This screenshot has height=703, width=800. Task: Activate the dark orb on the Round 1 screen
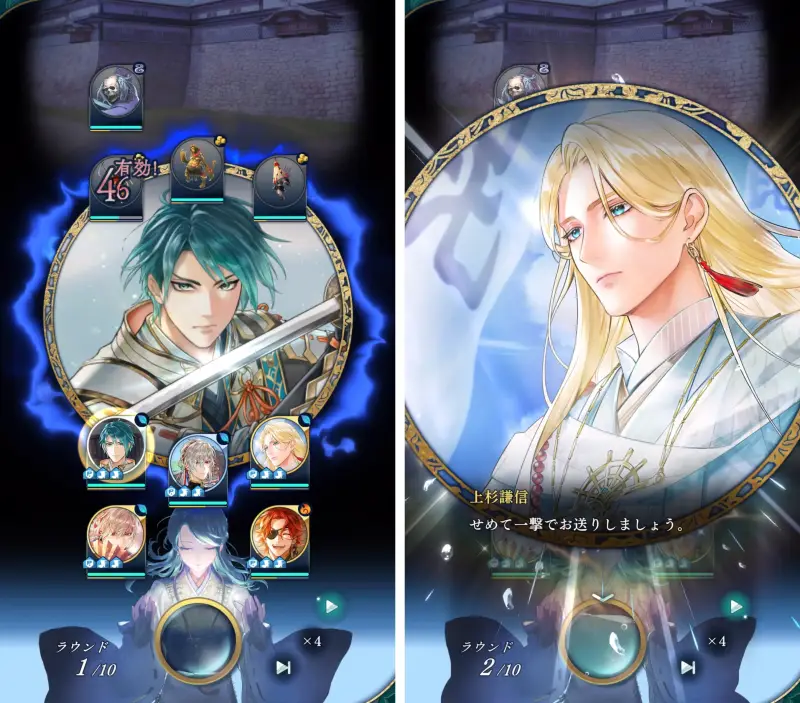pyautogui.click(x=198, y=638)
